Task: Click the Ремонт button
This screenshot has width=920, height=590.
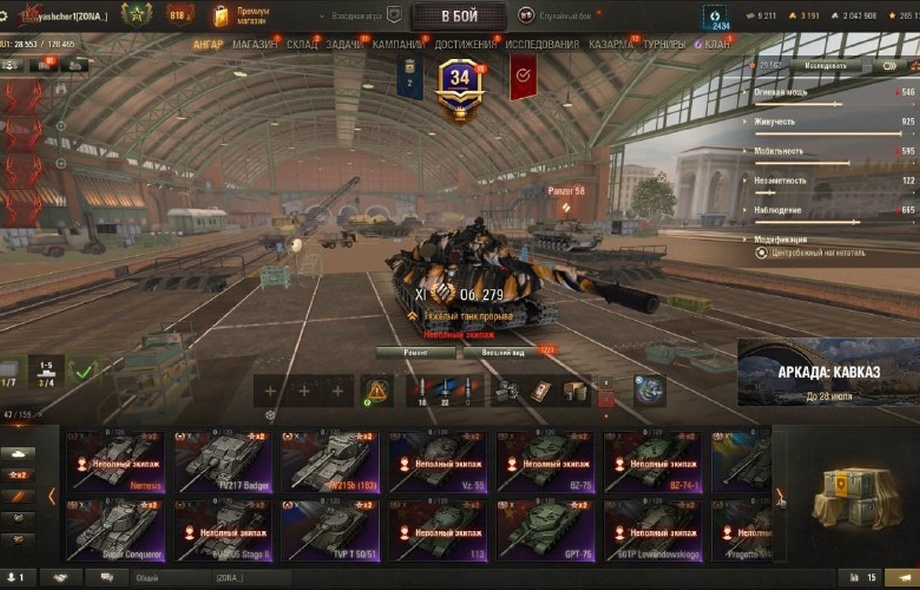Action: [415, 353]
